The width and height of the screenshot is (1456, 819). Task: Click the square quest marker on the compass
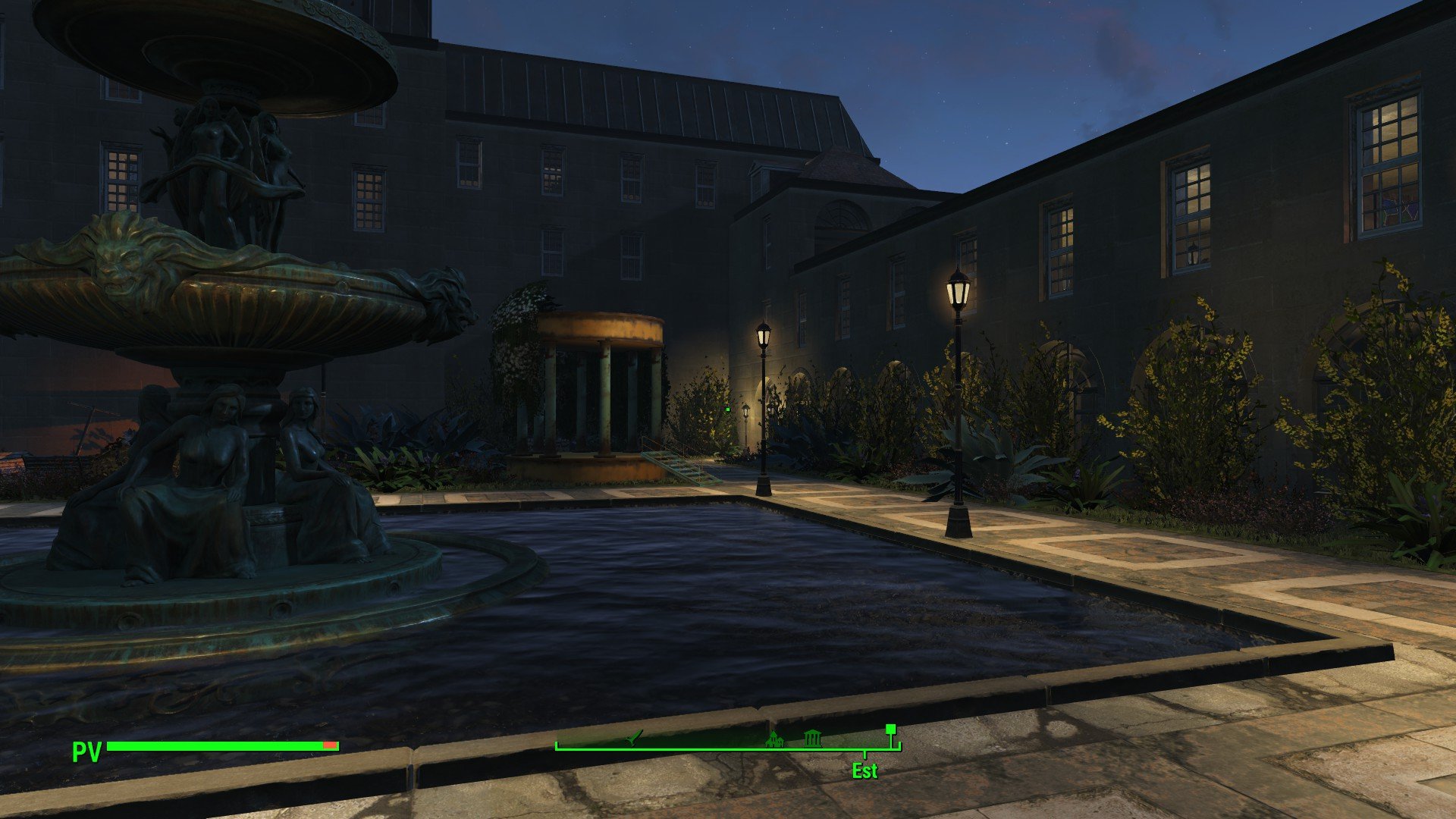pos(890,730)
